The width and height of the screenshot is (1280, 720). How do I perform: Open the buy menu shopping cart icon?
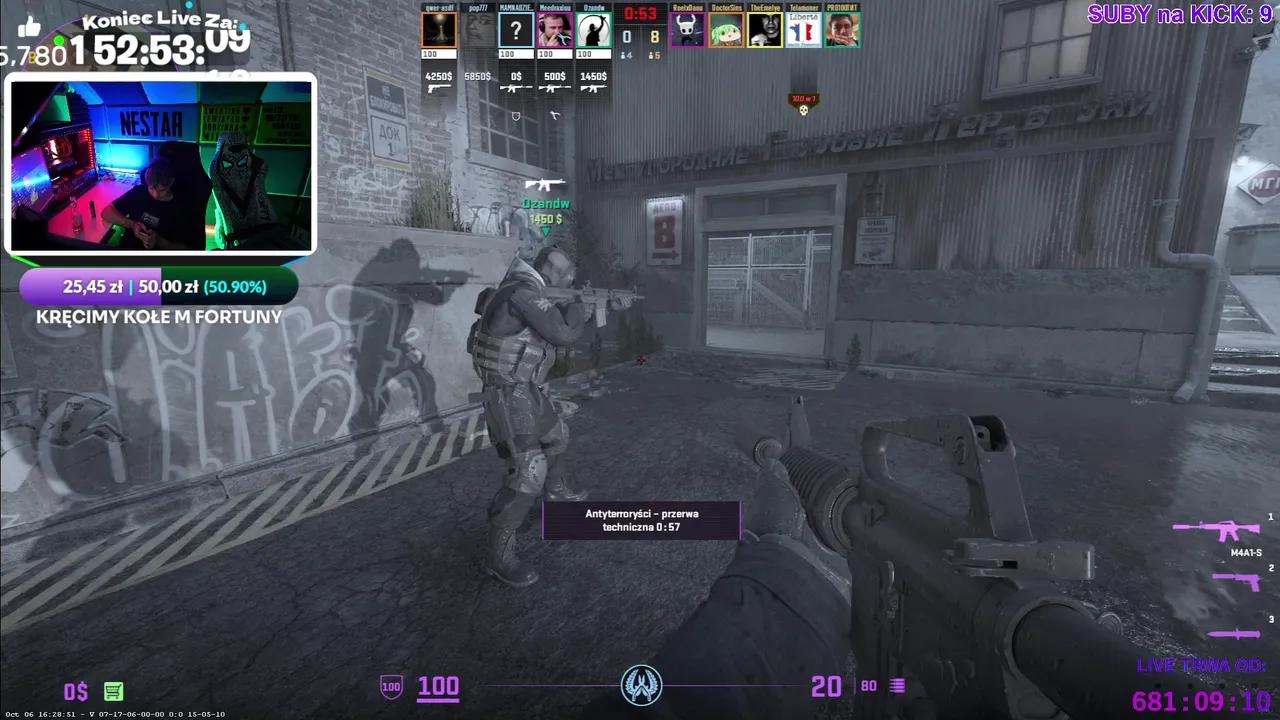pos(113,691)
